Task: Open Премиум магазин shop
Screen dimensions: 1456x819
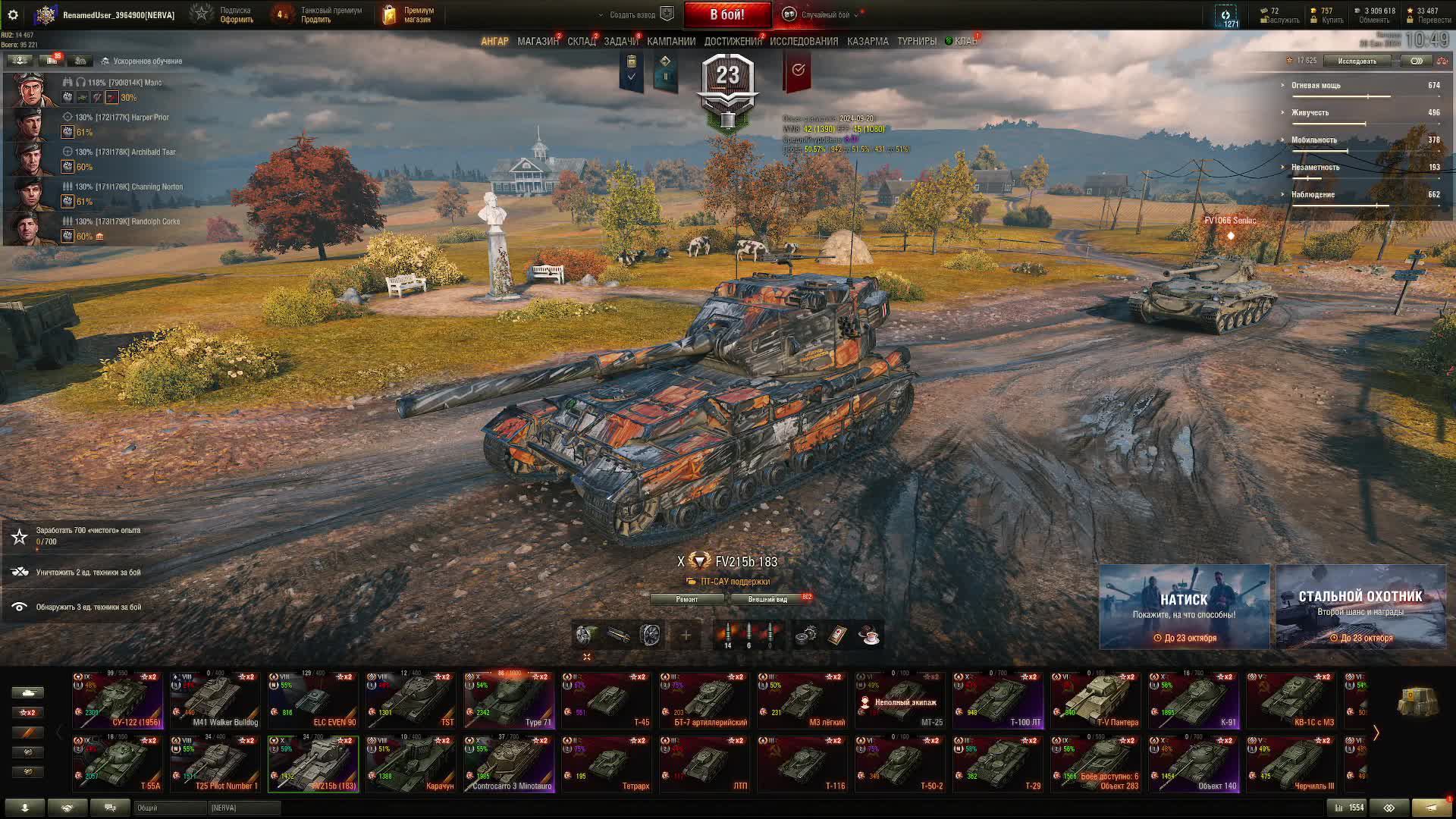Action: coord(409,14)
